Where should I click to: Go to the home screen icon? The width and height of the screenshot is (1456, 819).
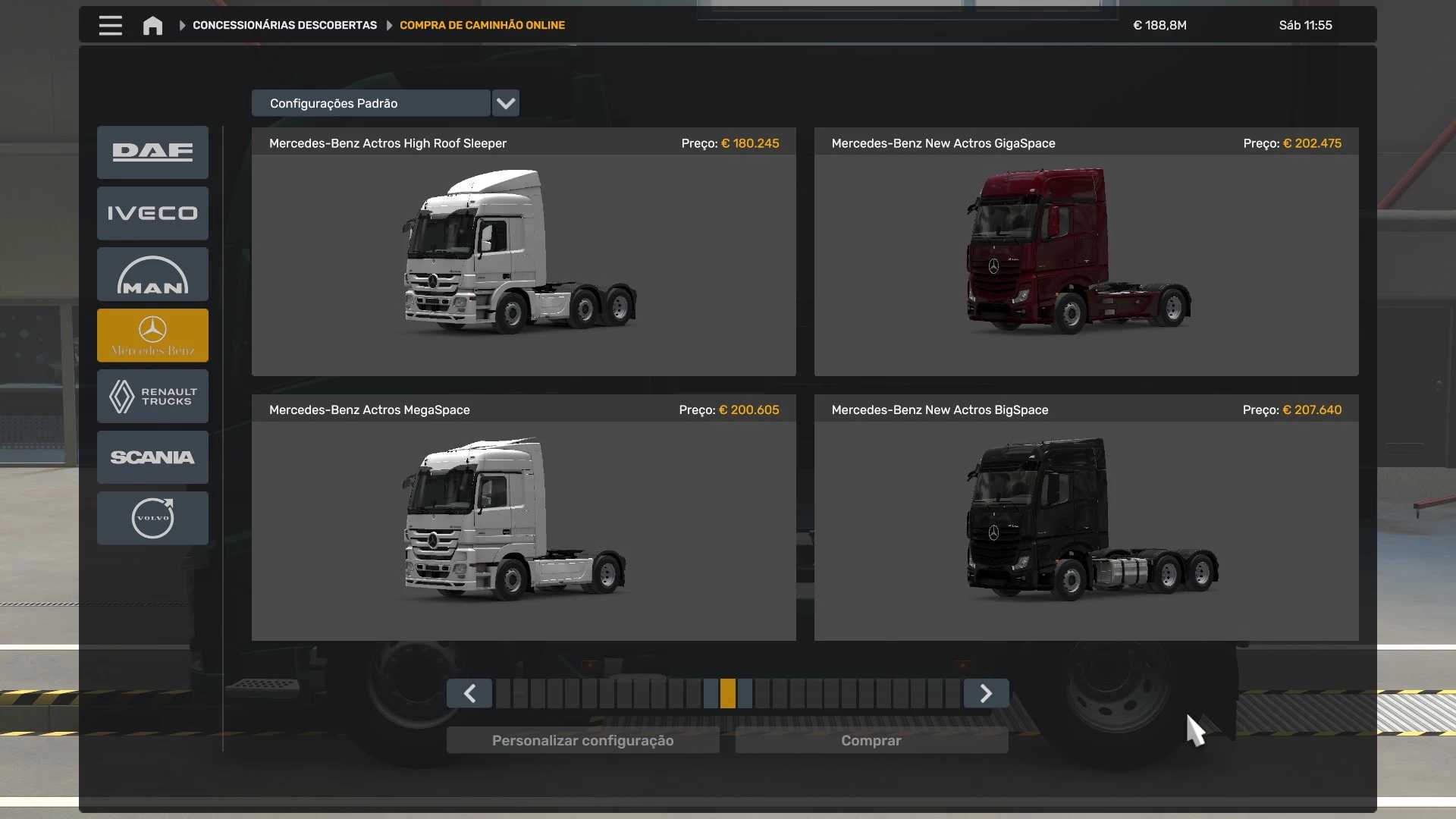tap(152, 26)
